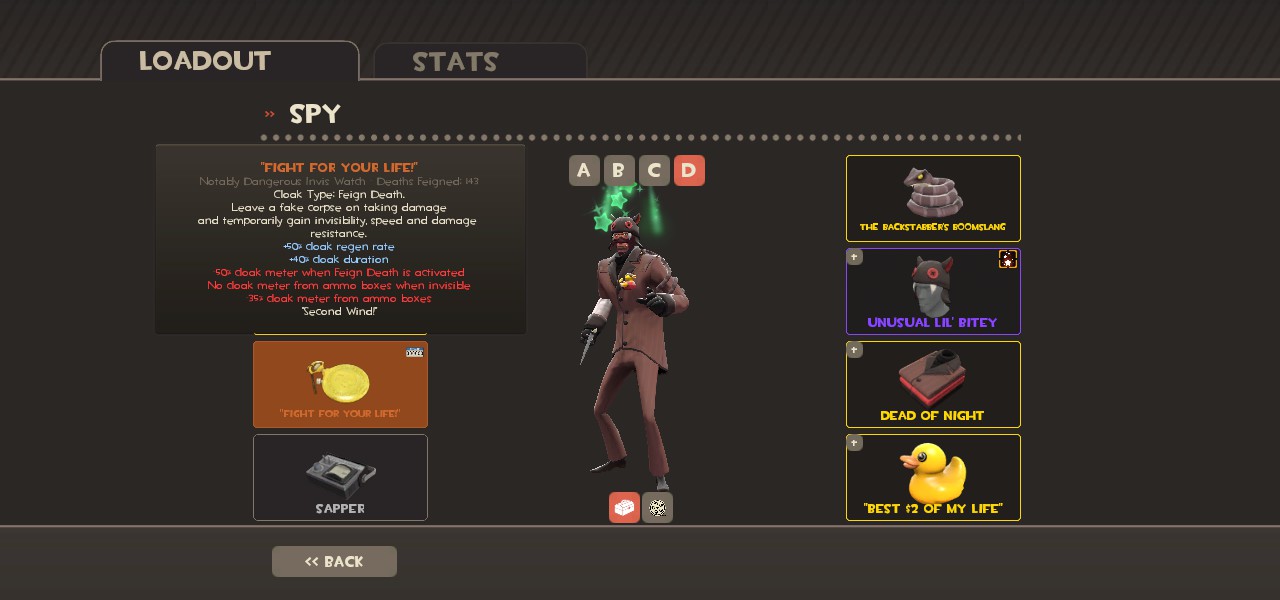Open the Sapper weapon slot
Viewport: 1280px width, 600px height.
point(340,477)
